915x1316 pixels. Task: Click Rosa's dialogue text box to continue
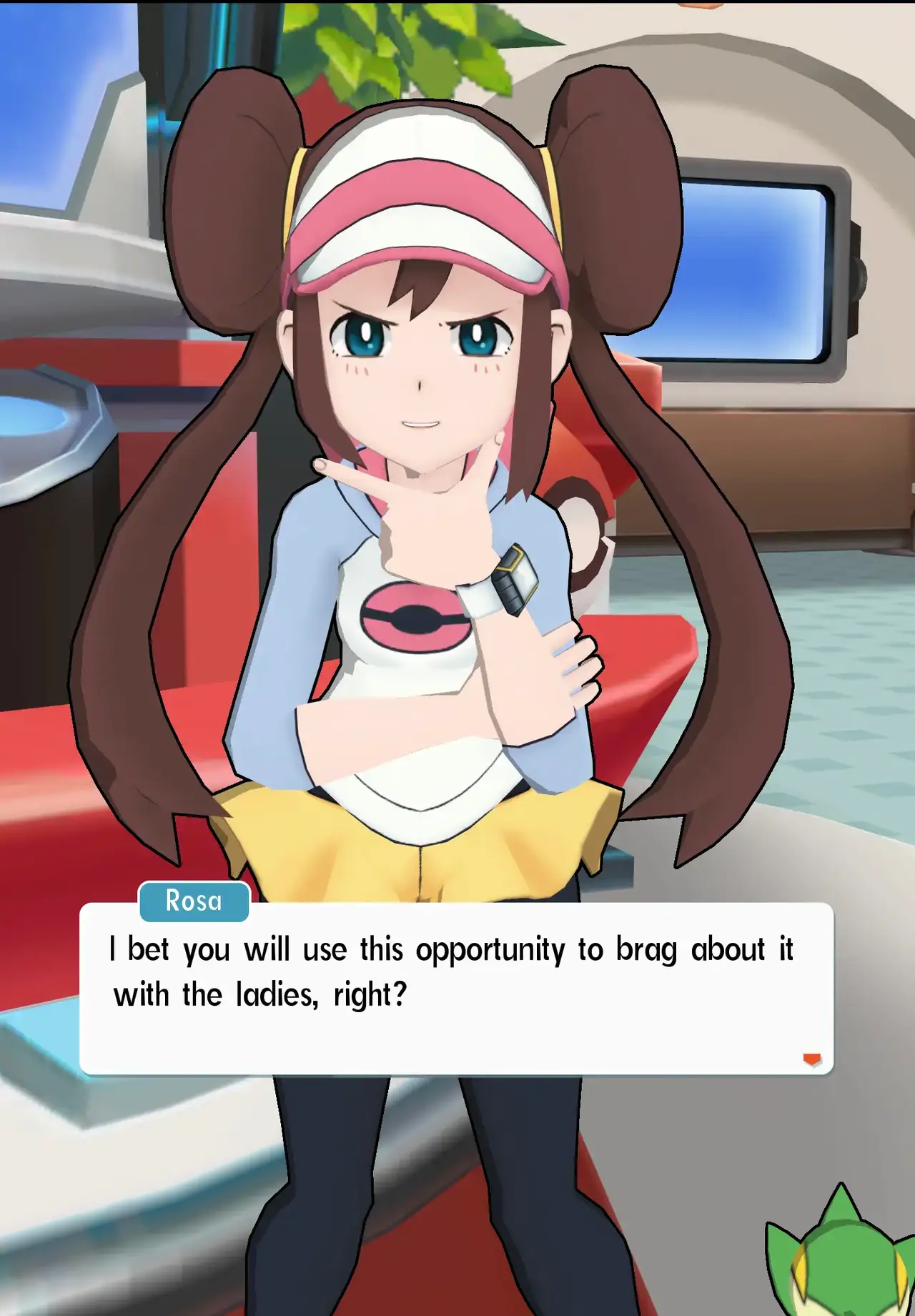[456, 989]
